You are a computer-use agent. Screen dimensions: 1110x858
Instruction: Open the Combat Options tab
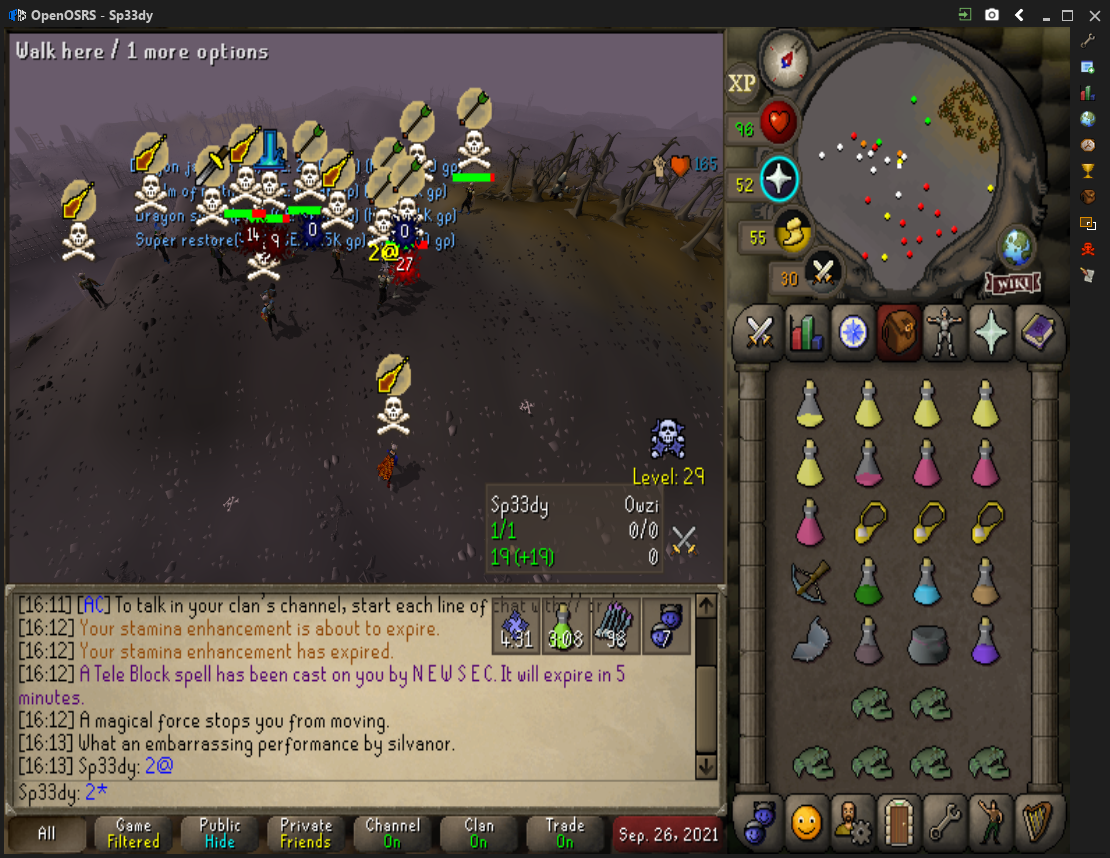tap(758, 333)
